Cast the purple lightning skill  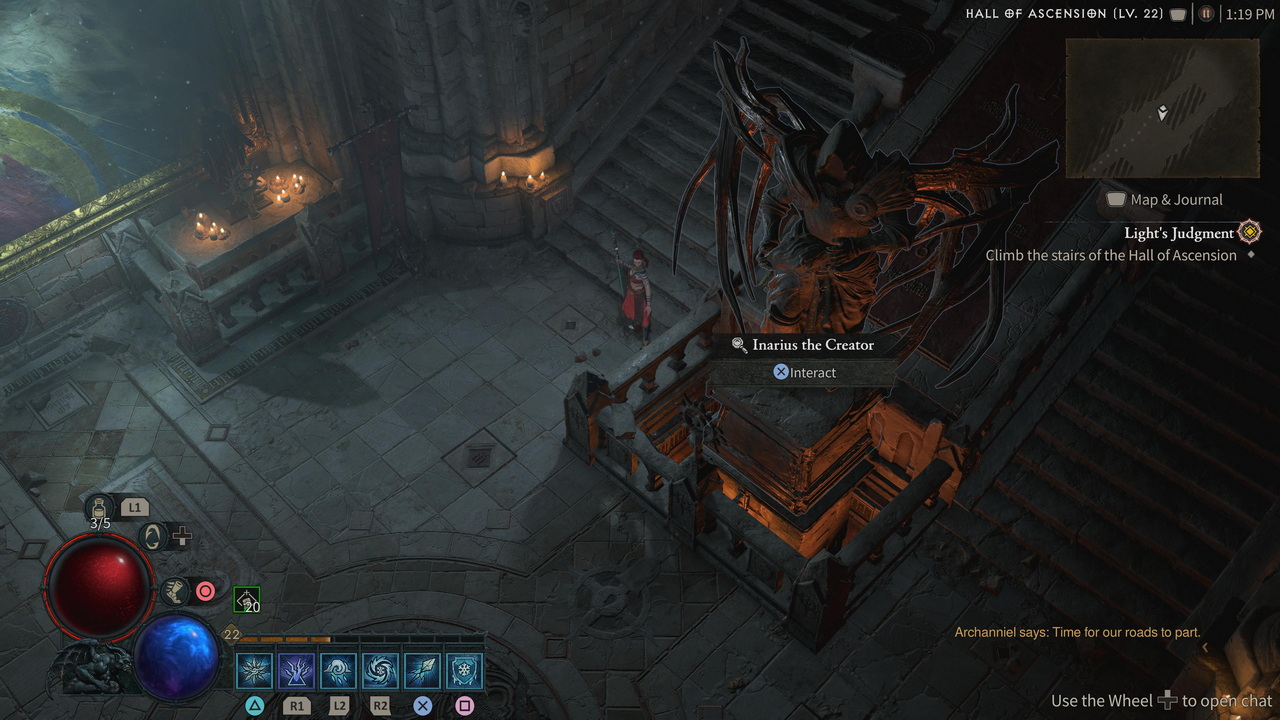pos(296,670)
